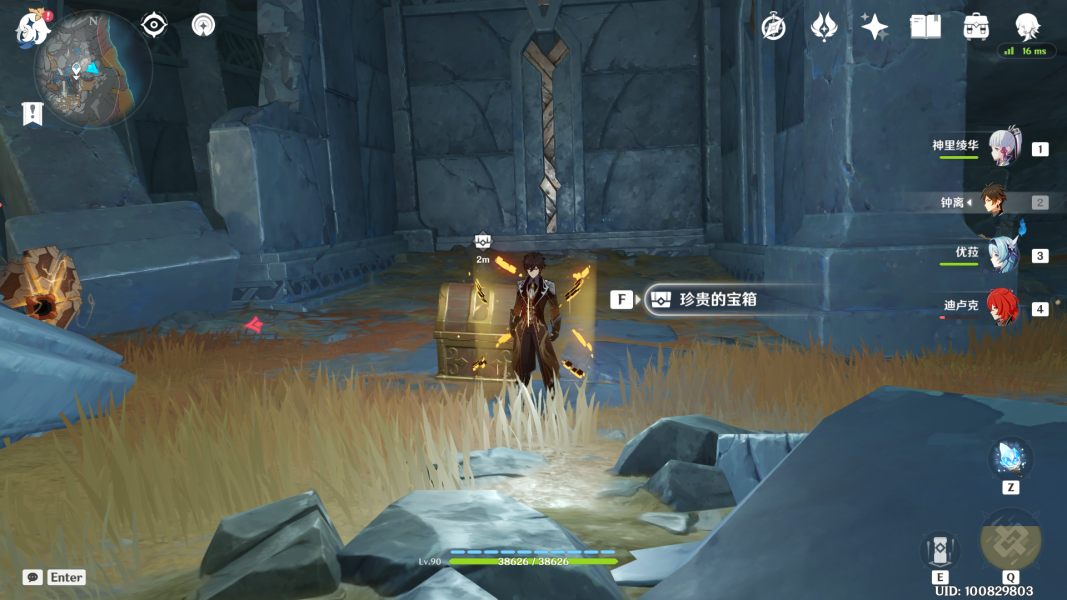Image resolution: width=1067 pixels, height=600 pixels.
Task: Toggle the eye-shaped sight icon
Action: [154, 25]
